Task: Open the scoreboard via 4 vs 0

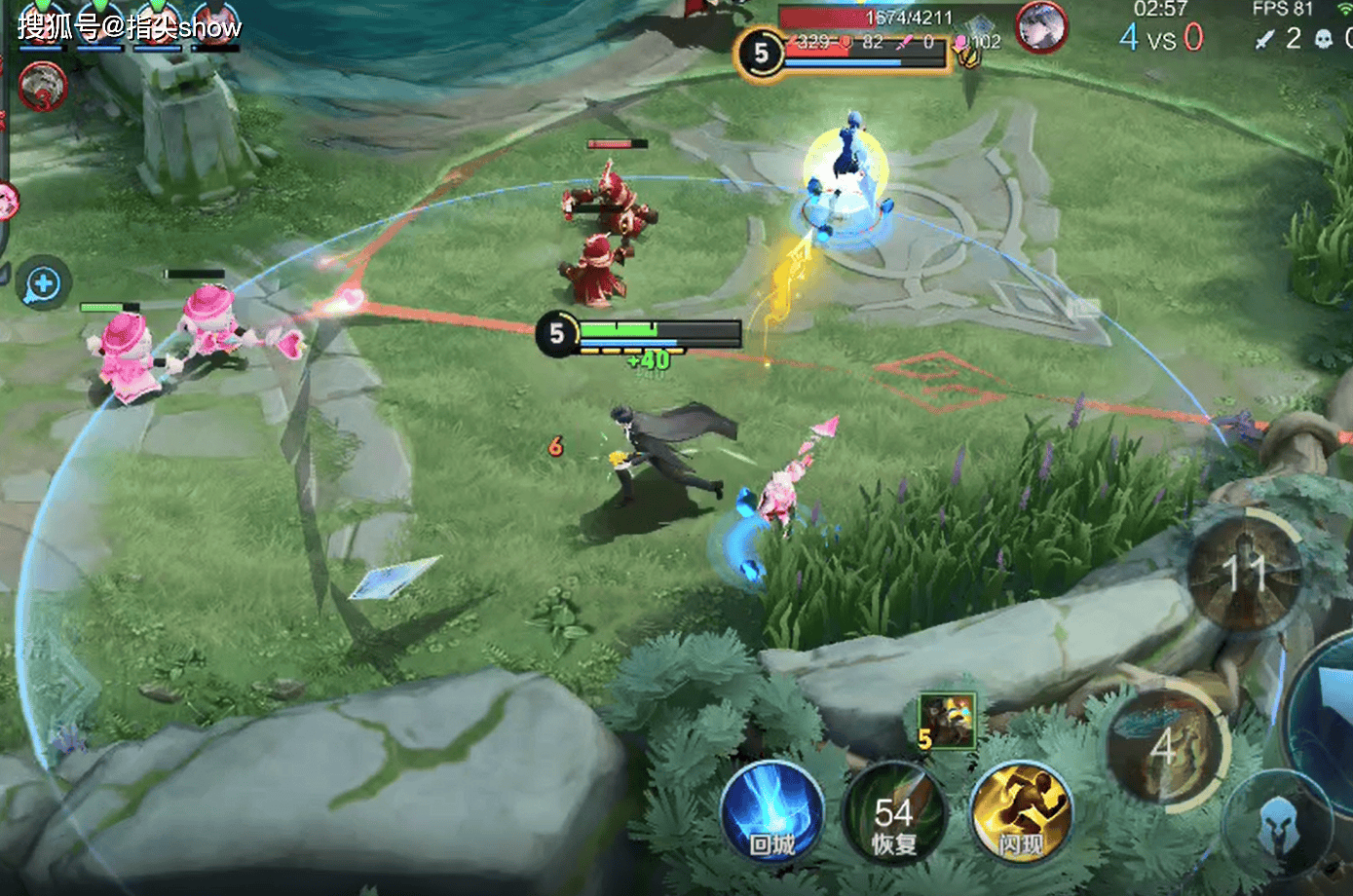Action: point(1161,39)
